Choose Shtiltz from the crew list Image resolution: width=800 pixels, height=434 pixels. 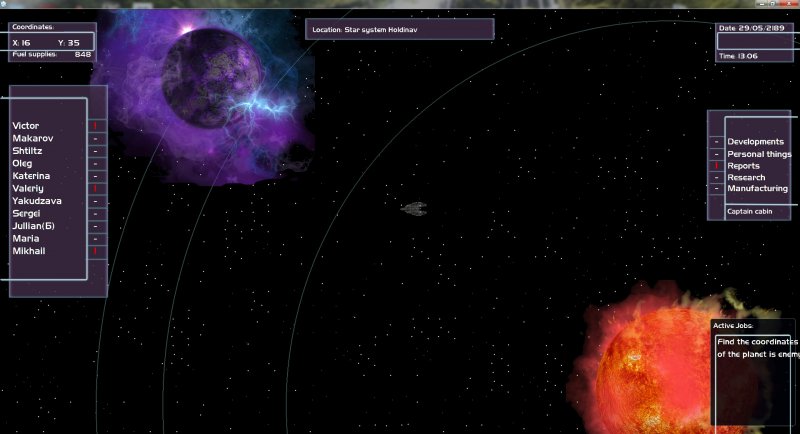tap(29, 151)
